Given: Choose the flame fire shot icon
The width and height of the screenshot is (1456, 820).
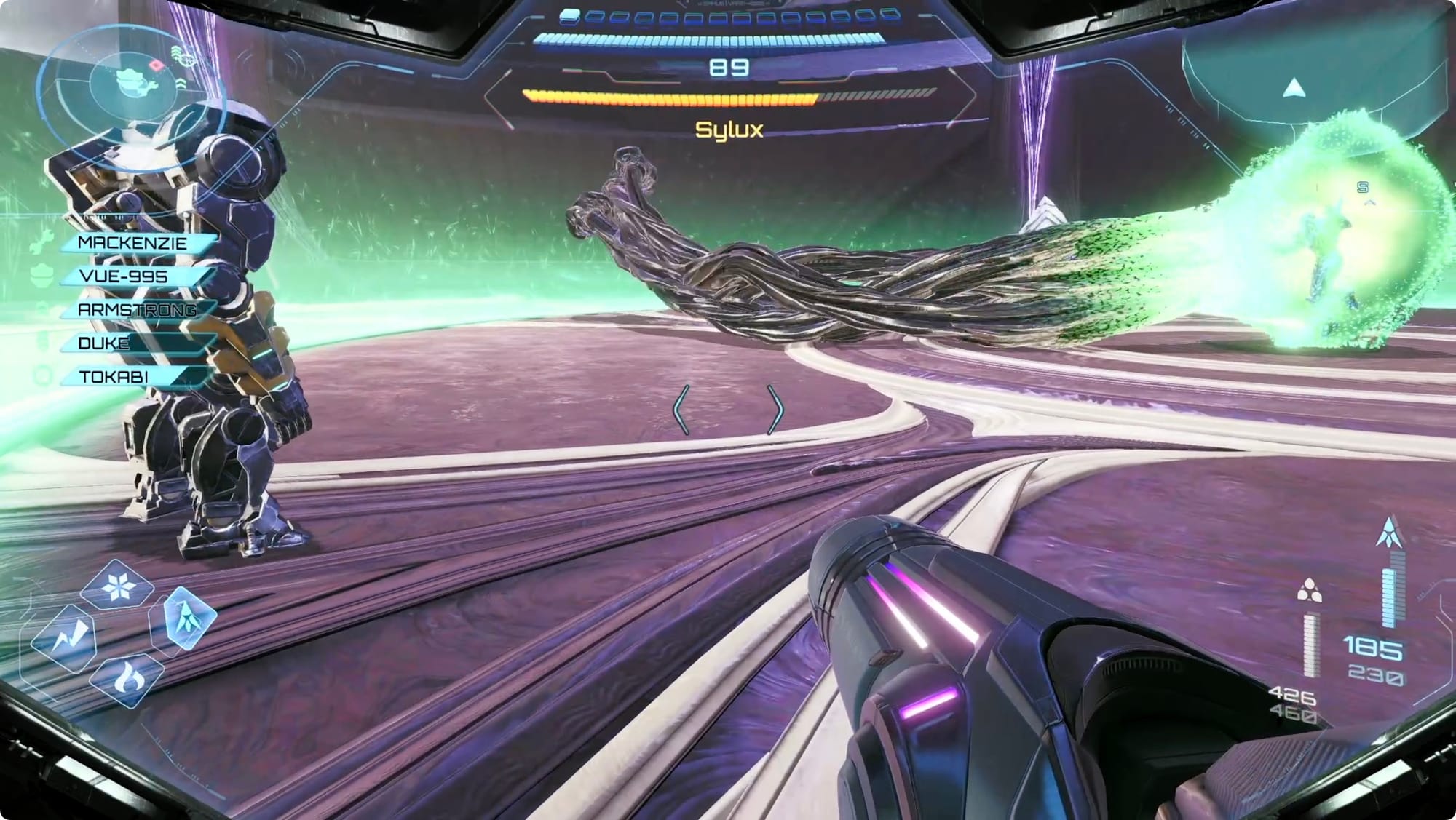Looking at the screenshot, I should coord(128,679).
